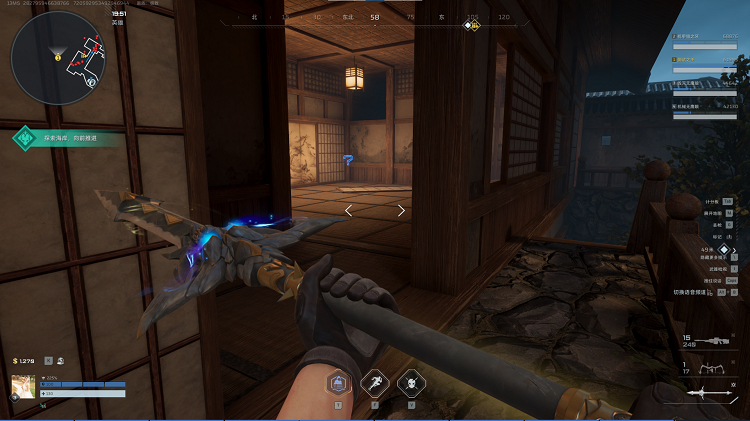The width and height of the screenshot is (750, 421).
Task: Trigger the horned mask ultimate icon
Action: pyautogui.click(x=411, y=384)
